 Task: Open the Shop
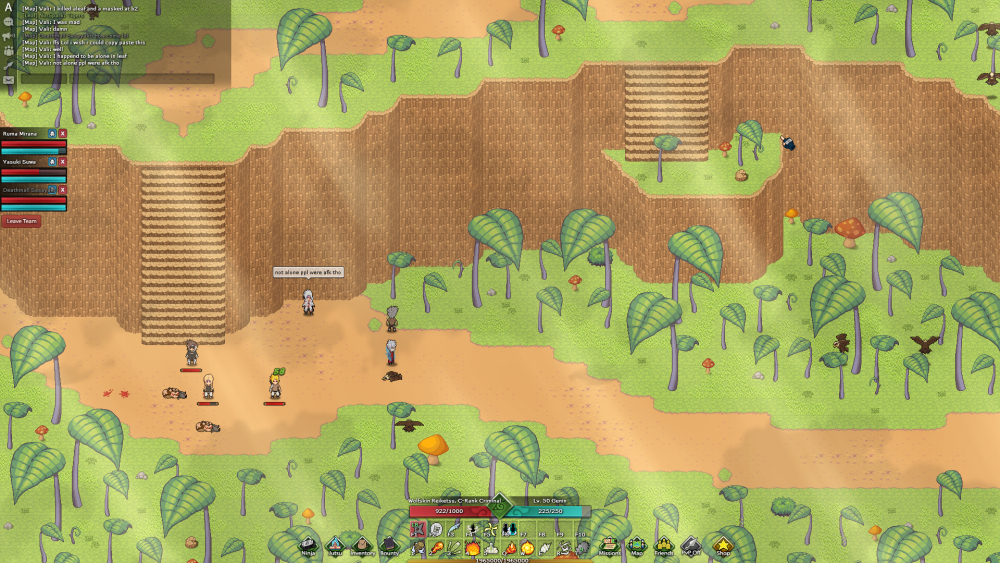pyautogui.click(x=722, y=545)
